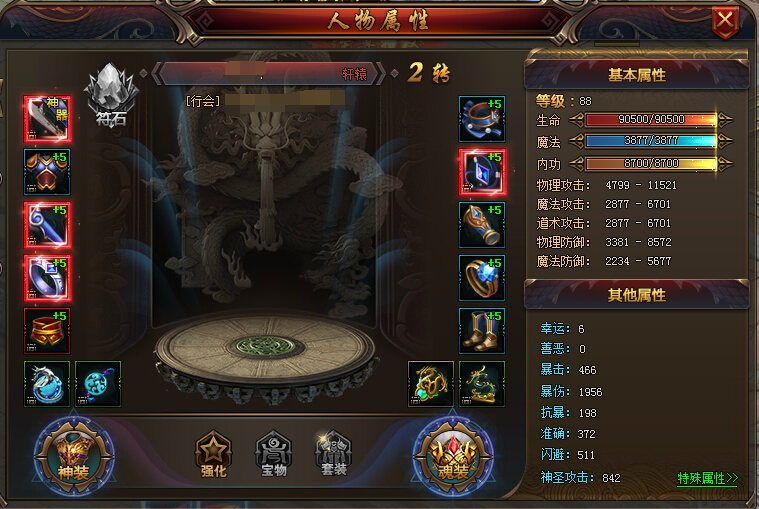Select the red belt equipment slot
759x509 pixels.
[47, 330]
